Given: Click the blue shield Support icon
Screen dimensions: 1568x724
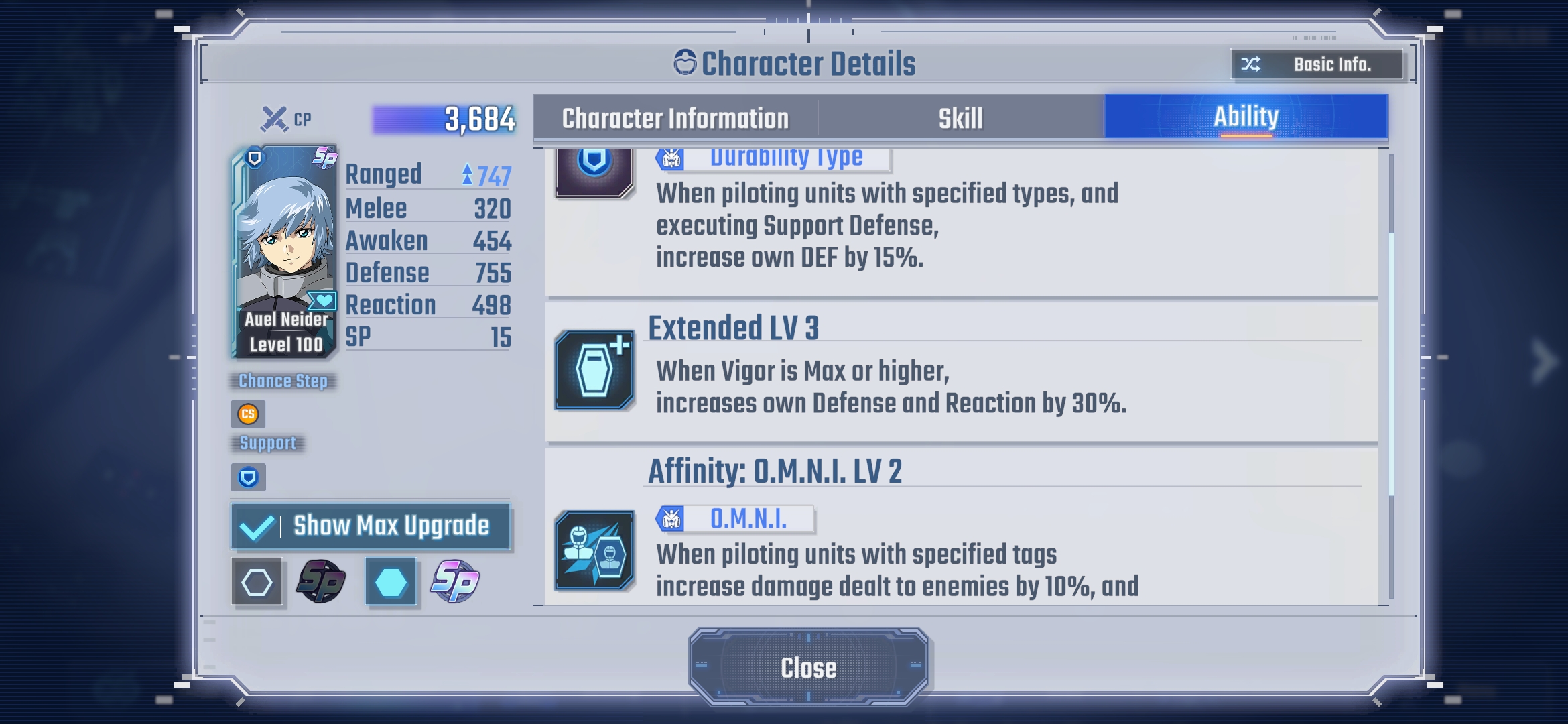Looking at the screenshot, I should click(x=248, y=477).
